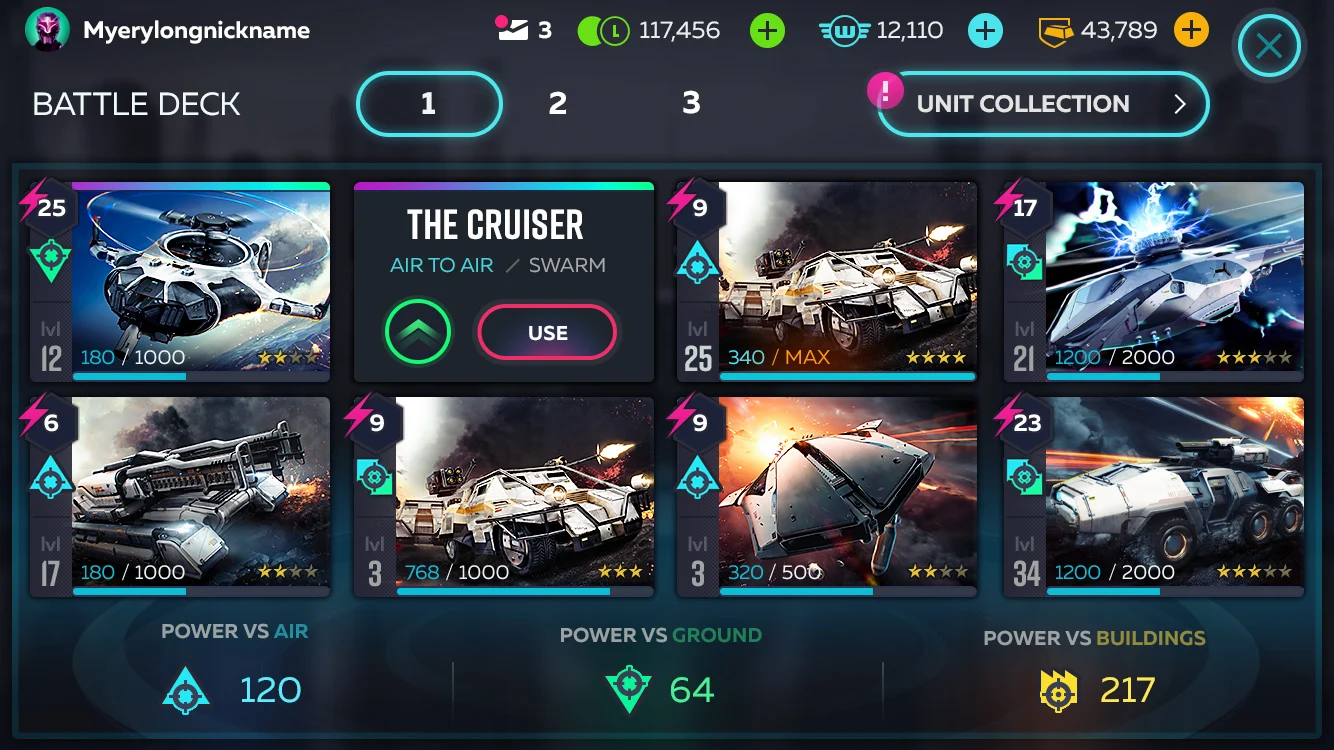This screenshot has width=1334, height=750.
Task: Upgrade The Cruiser with green arrow button
Action: [x=418, y=333]
